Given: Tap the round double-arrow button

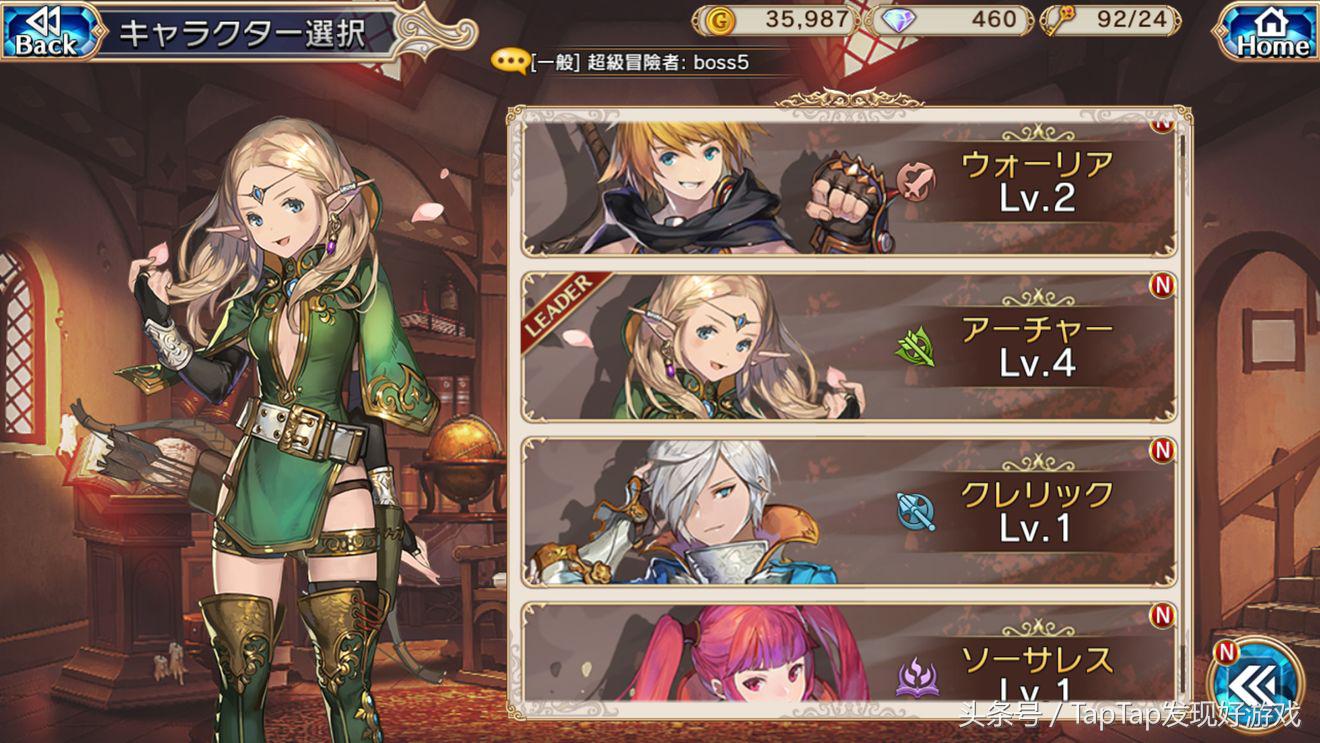Looking at the screenshot, I should [1255, 686].
